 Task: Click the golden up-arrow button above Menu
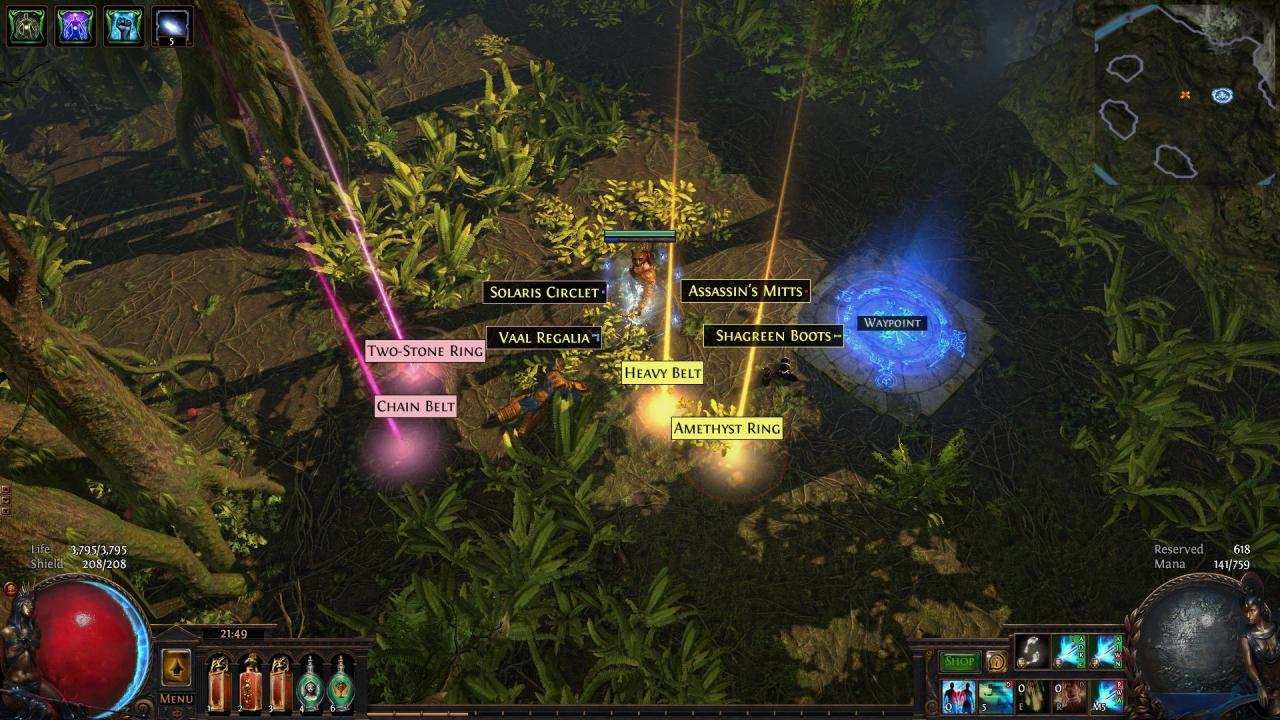(176, 667)
